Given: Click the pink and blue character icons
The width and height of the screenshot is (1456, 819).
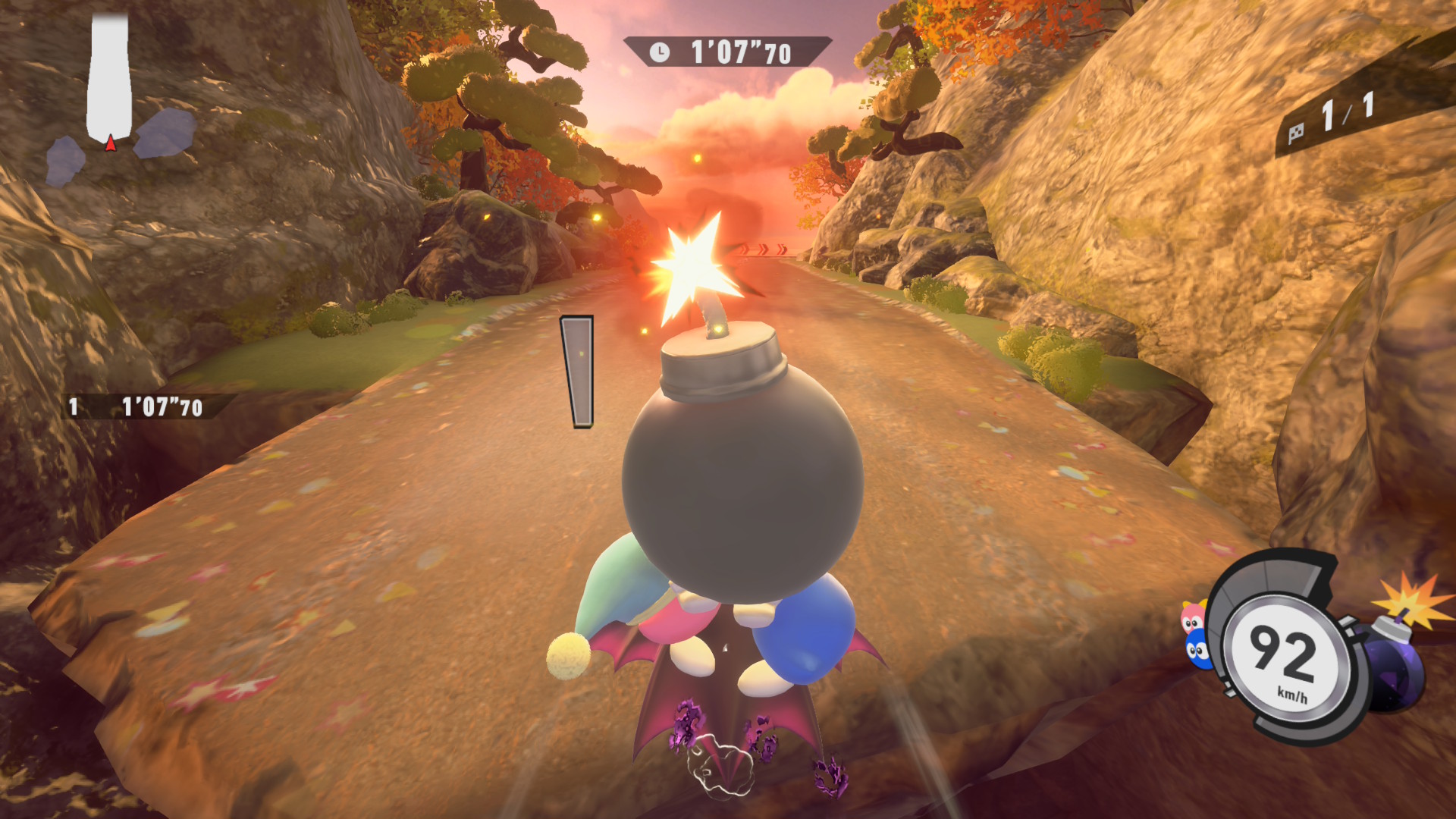Looking at the screenshot, I should pyautogui.click(x=1194, y=635).
